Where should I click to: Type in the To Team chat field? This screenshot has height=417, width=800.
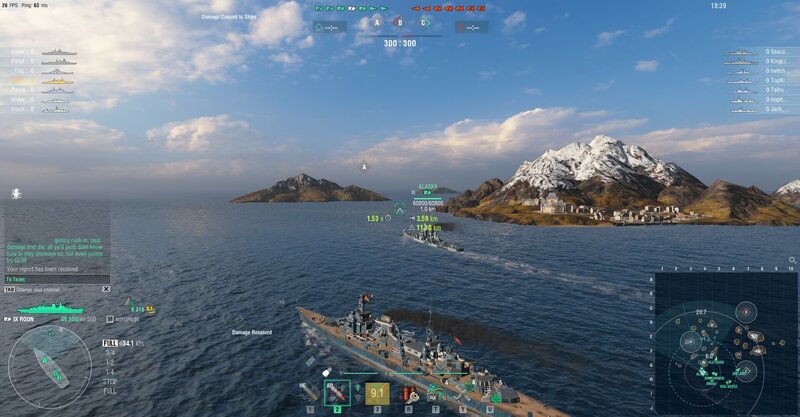pyautogui.click(x=50, y=279)
